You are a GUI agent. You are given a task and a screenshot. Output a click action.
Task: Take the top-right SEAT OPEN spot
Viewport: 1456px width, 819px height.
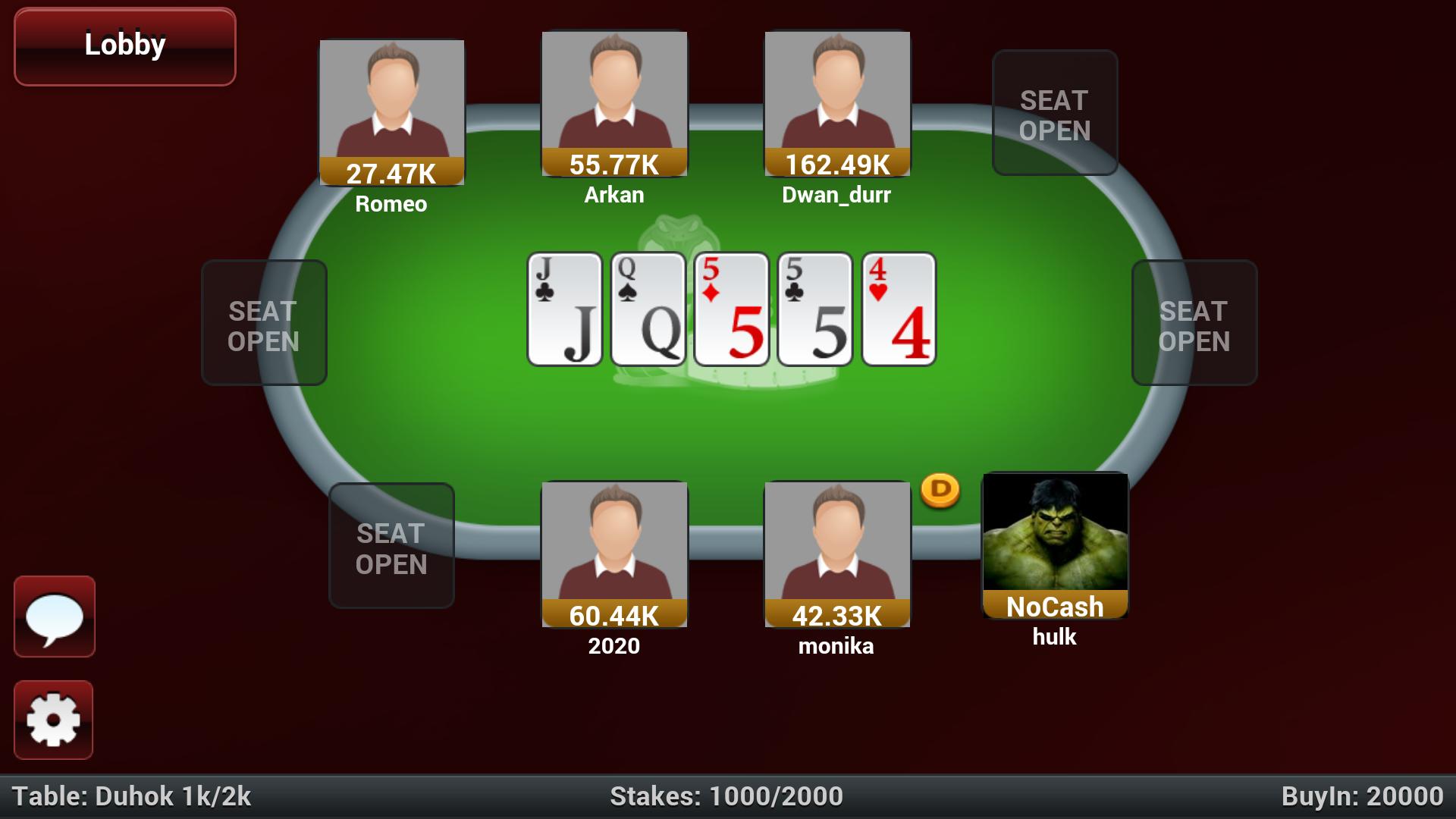[1054, 112]
